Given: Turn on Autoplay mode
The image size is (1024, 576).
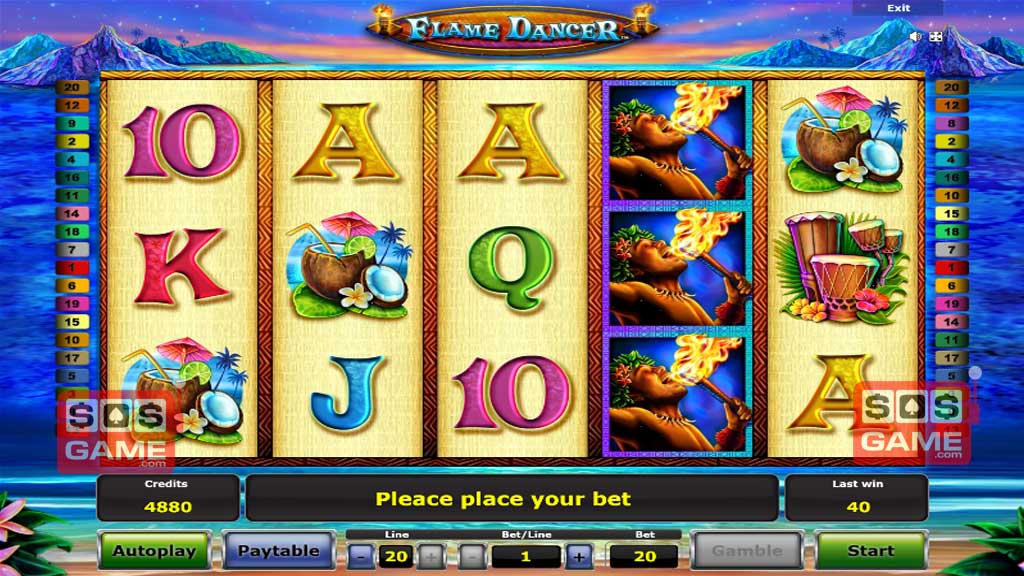Looking at the screenshot, I should [154, 550].
